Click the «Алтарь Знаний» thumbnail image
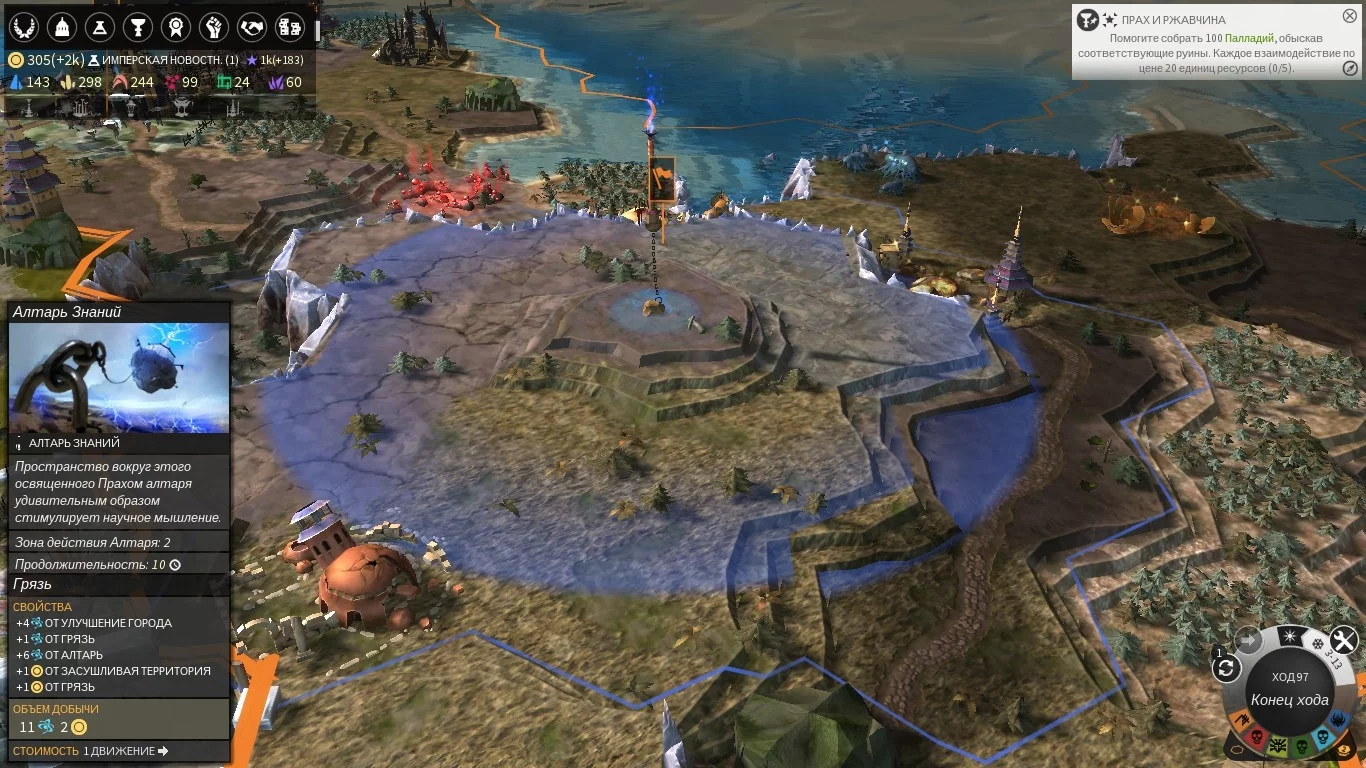This screenshot has width=1366, height=768. (x=119, y=378)
